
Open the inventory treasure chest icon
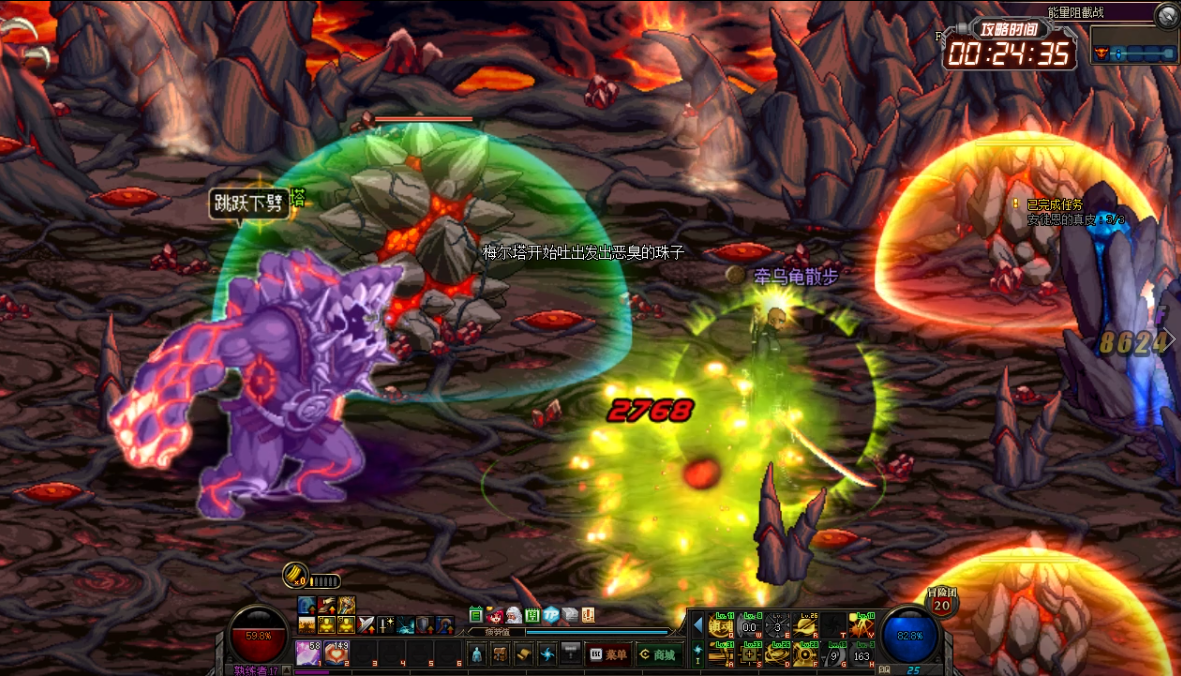pos(500,654)
